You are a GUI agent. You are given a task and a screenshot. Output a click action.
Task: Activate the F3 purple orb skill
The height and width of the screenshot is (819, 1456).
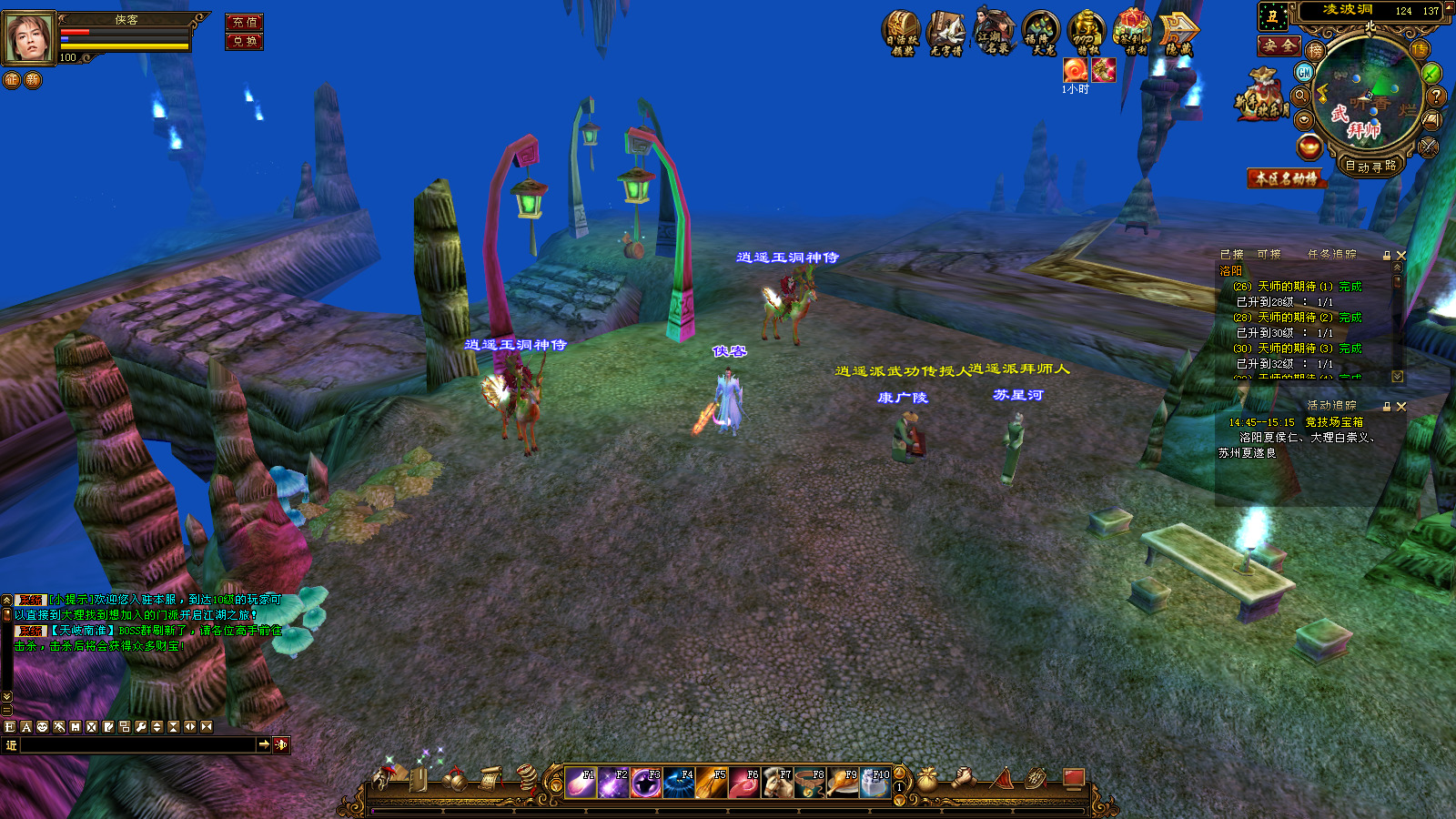click(646, 783)
